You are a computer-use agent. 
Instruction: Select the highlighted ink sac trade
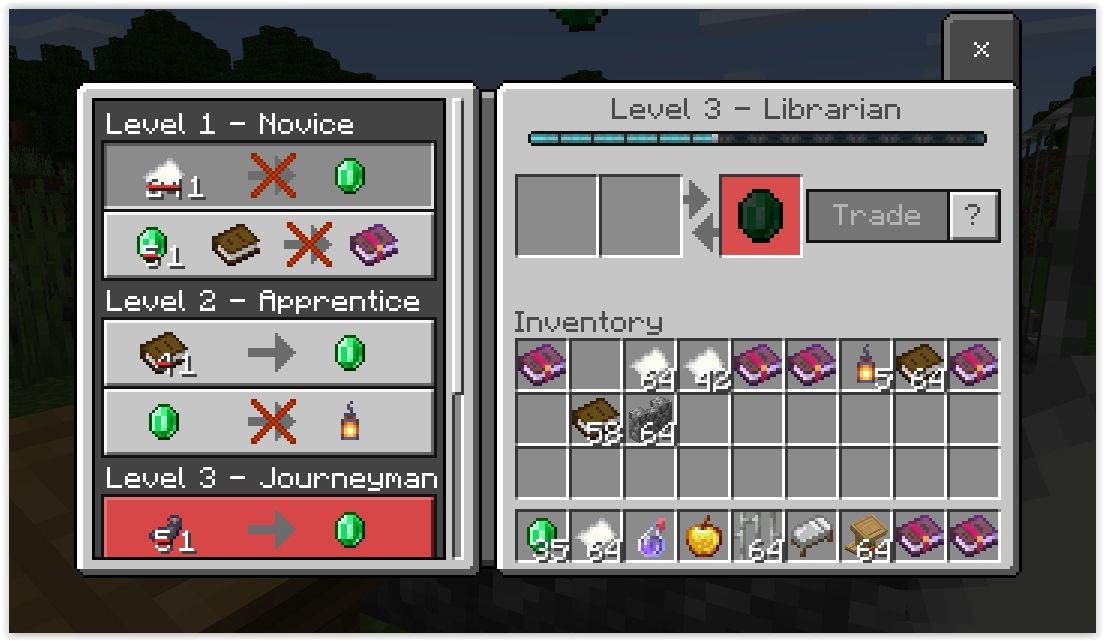pyautogui.click(x=268, y=527)
